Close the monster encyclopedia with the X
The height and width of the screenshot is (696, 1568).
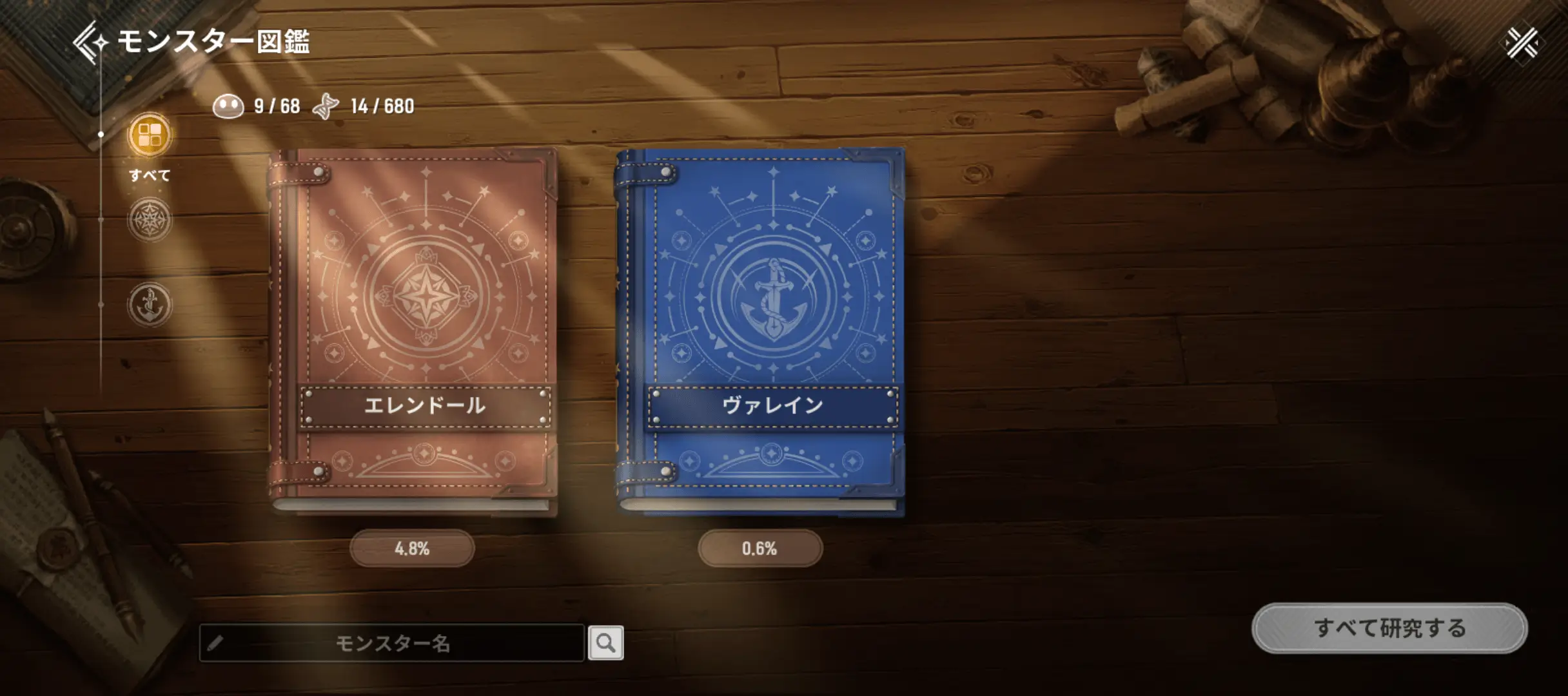1522,43
